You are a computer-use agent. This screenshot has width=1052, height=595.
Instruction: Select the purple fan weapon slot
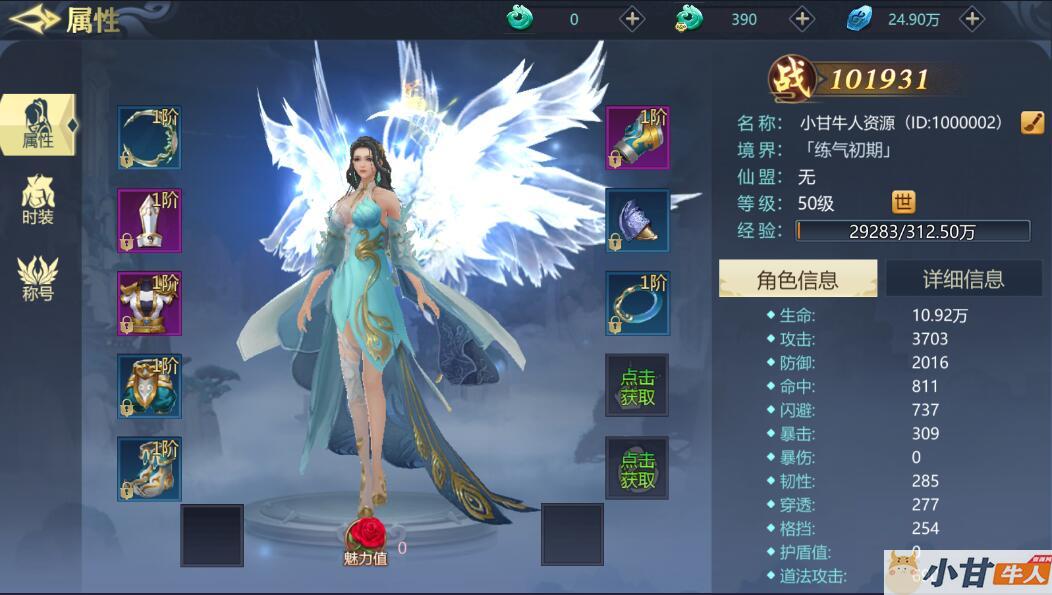coord(637,220)
